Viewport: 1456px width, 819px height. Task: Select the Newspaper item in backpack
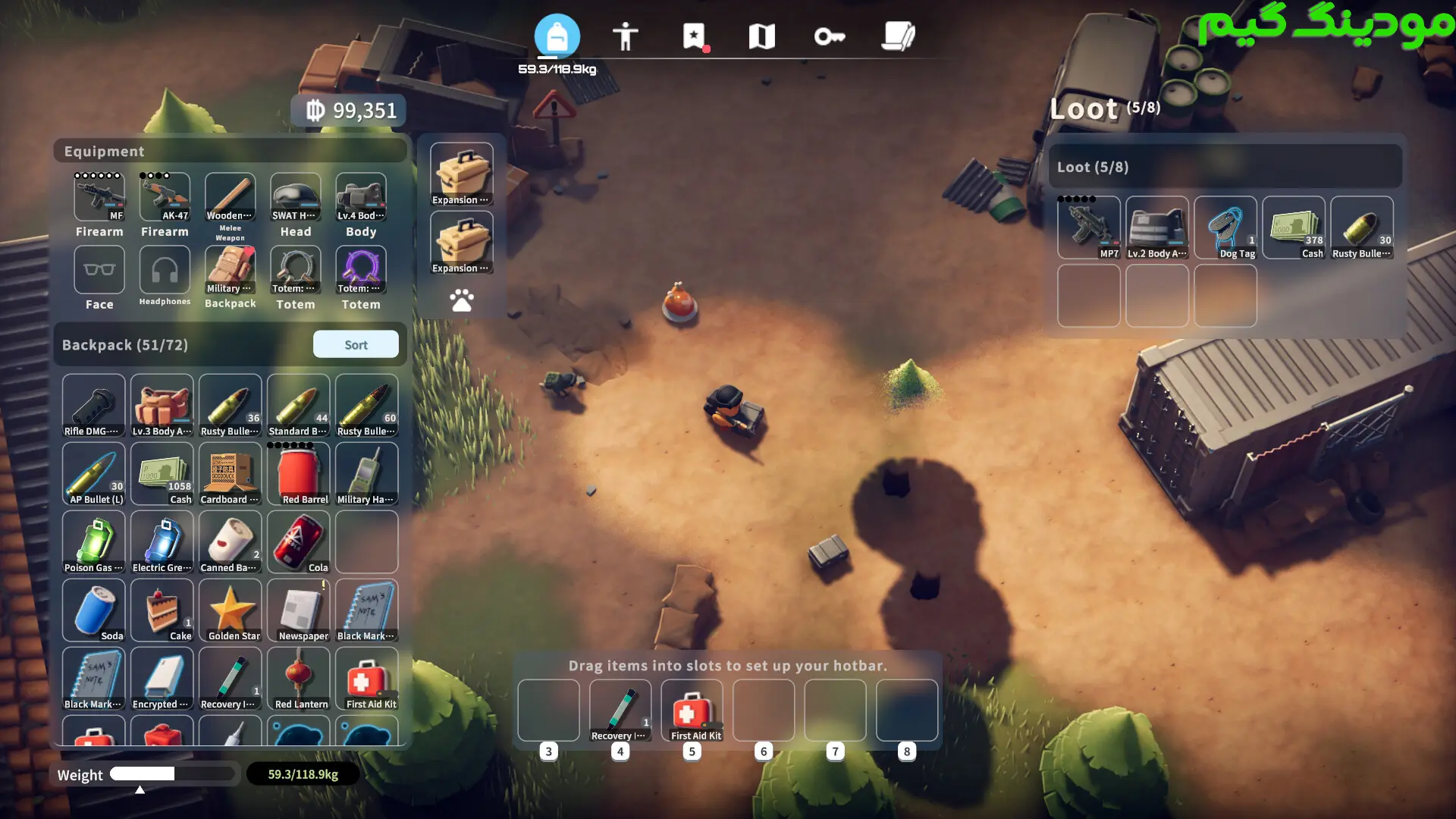tap(299, 610)
